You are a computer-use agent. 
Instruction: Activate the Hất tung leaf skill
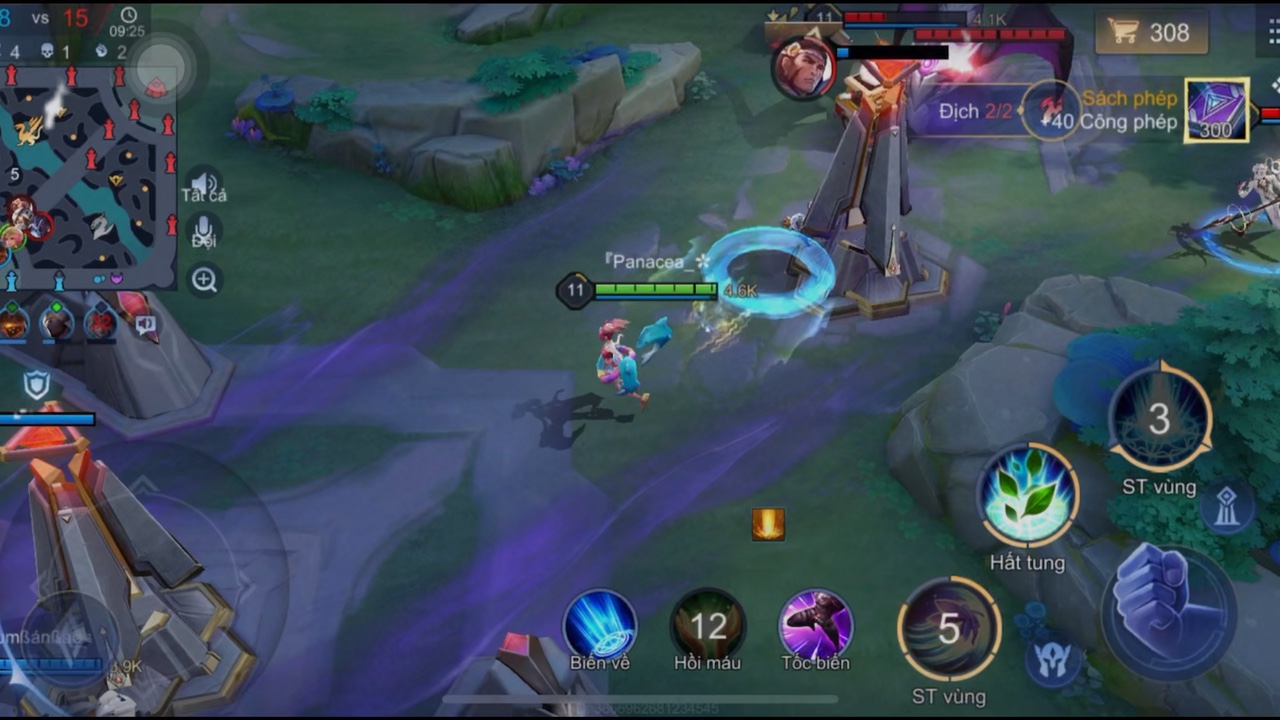point(1027,497)
